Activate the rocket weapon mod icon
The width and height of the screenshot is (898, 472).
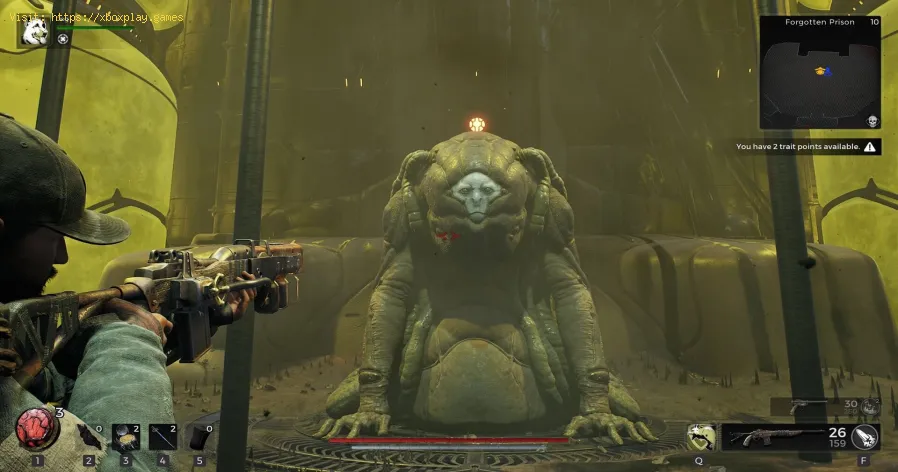tap(865, 436)
